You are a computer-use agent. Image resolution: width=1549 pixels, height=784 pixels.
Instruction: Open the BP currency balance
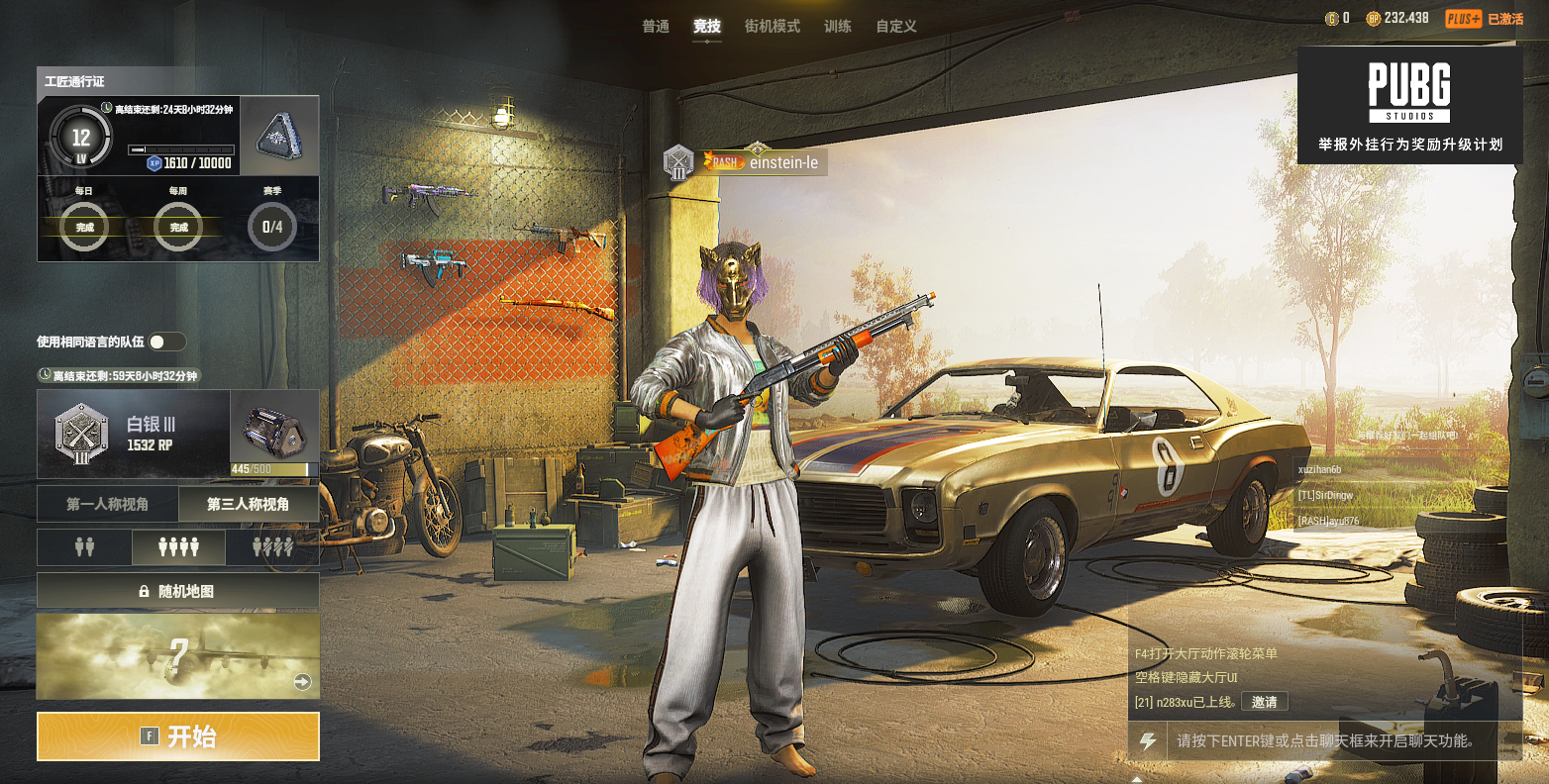pos(1397,18)
